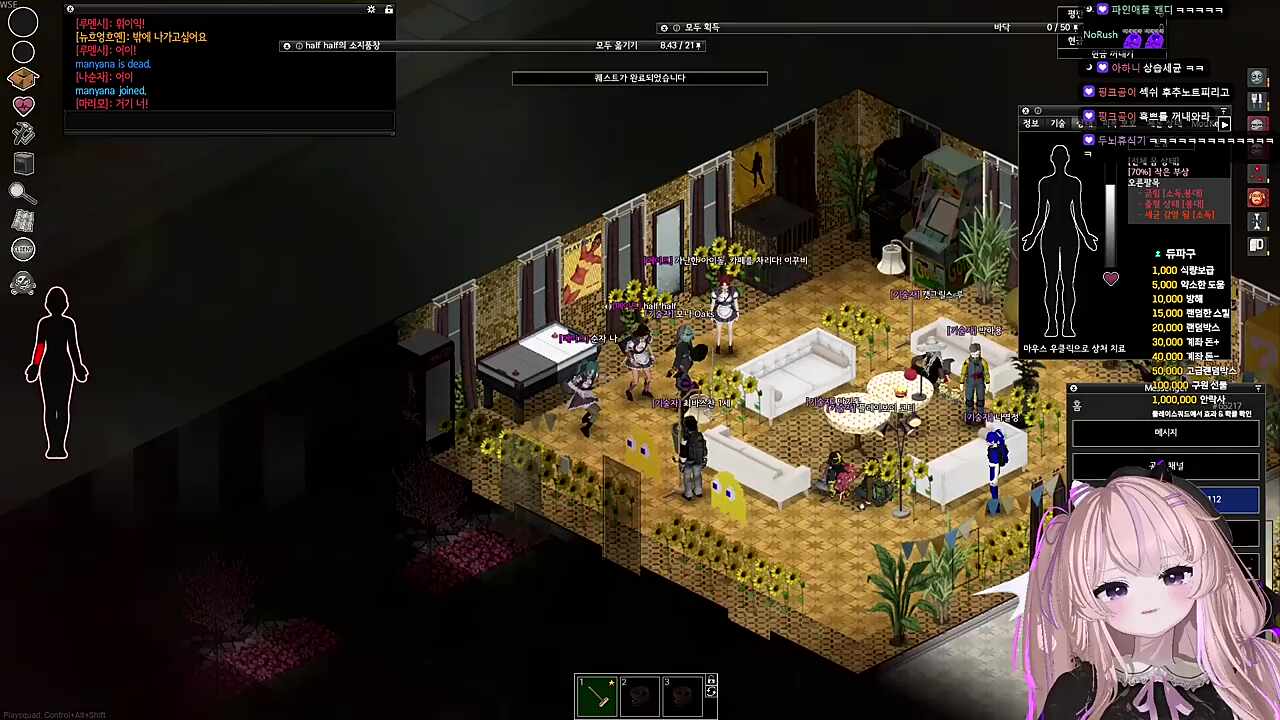Open the heart health panel icon

(23, 106)
